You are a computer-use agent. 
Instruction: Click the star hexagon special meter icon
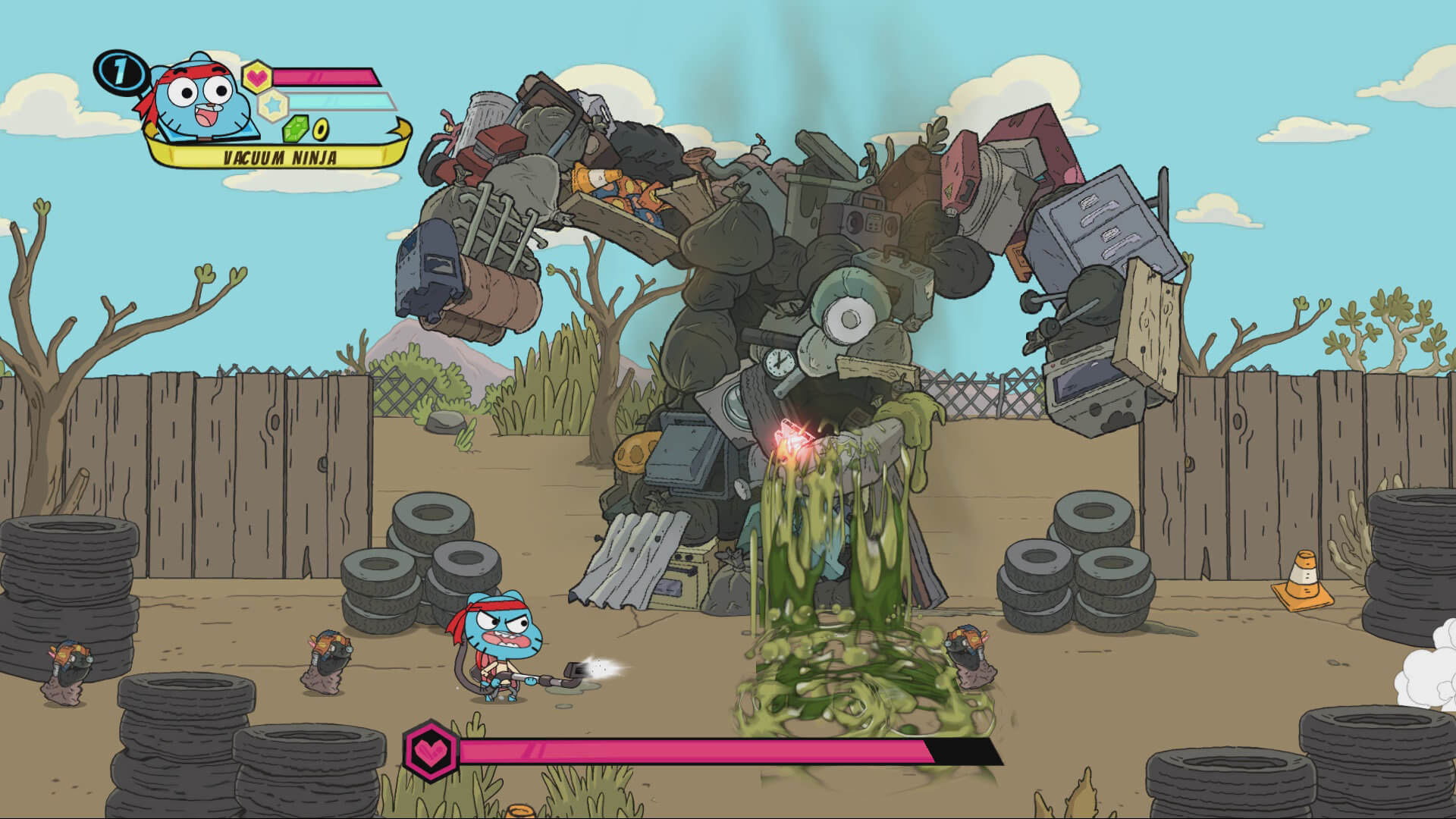pos(273,104)
